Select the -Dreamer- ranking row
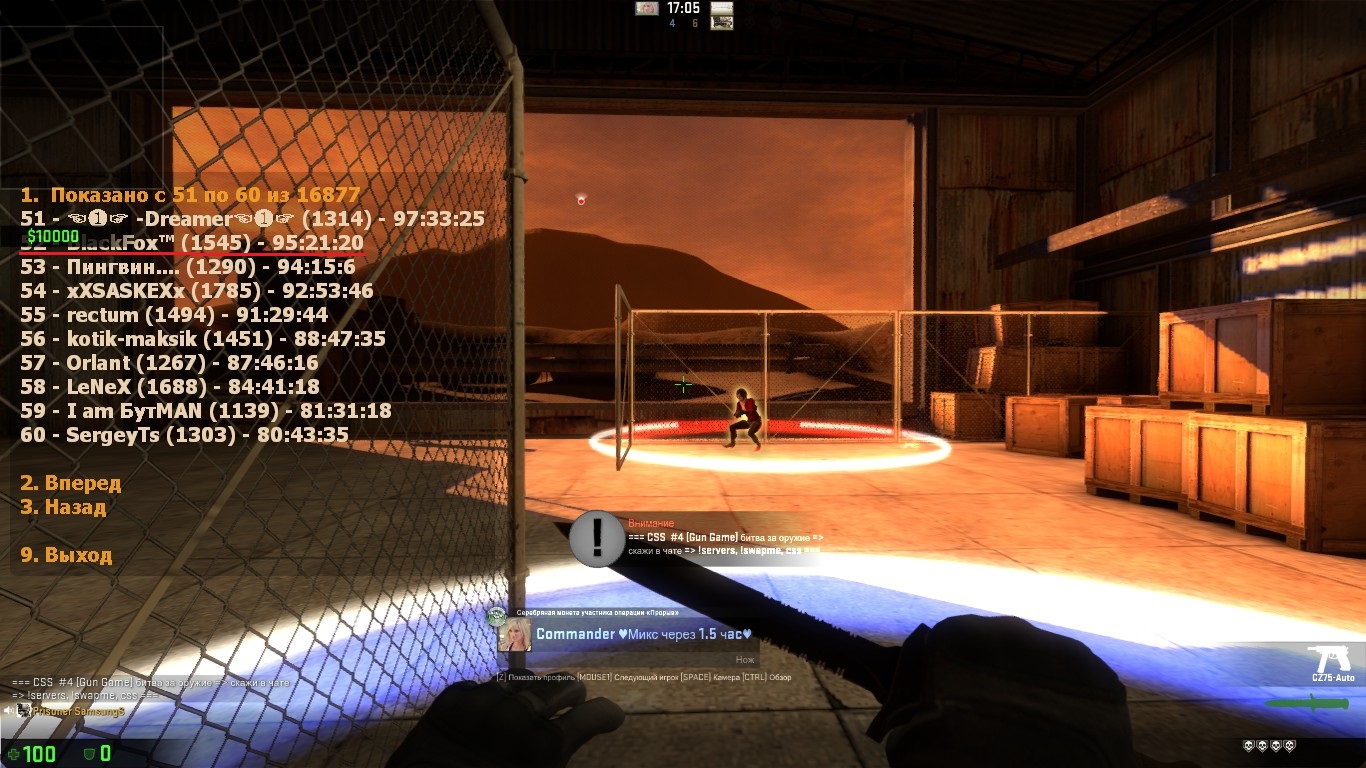 pos(252,219)
